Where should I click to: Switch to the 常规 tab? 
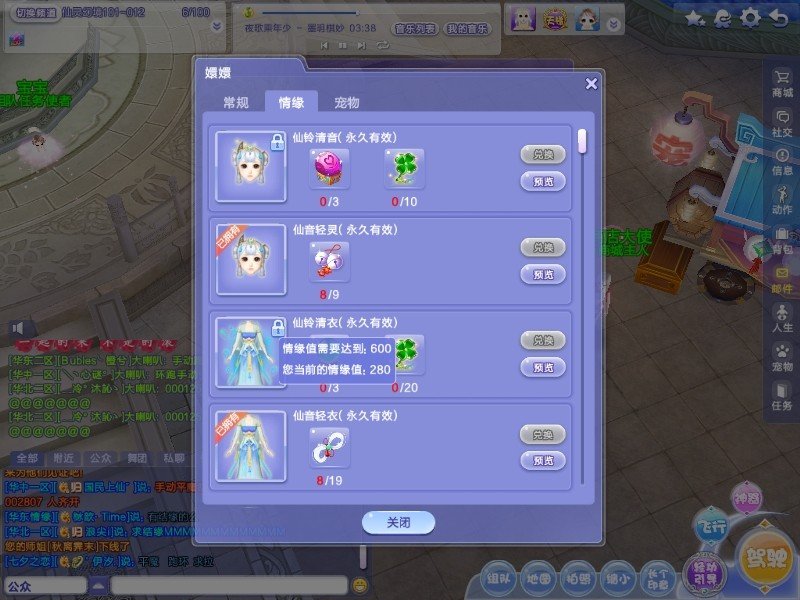click(x=236, y=102)
